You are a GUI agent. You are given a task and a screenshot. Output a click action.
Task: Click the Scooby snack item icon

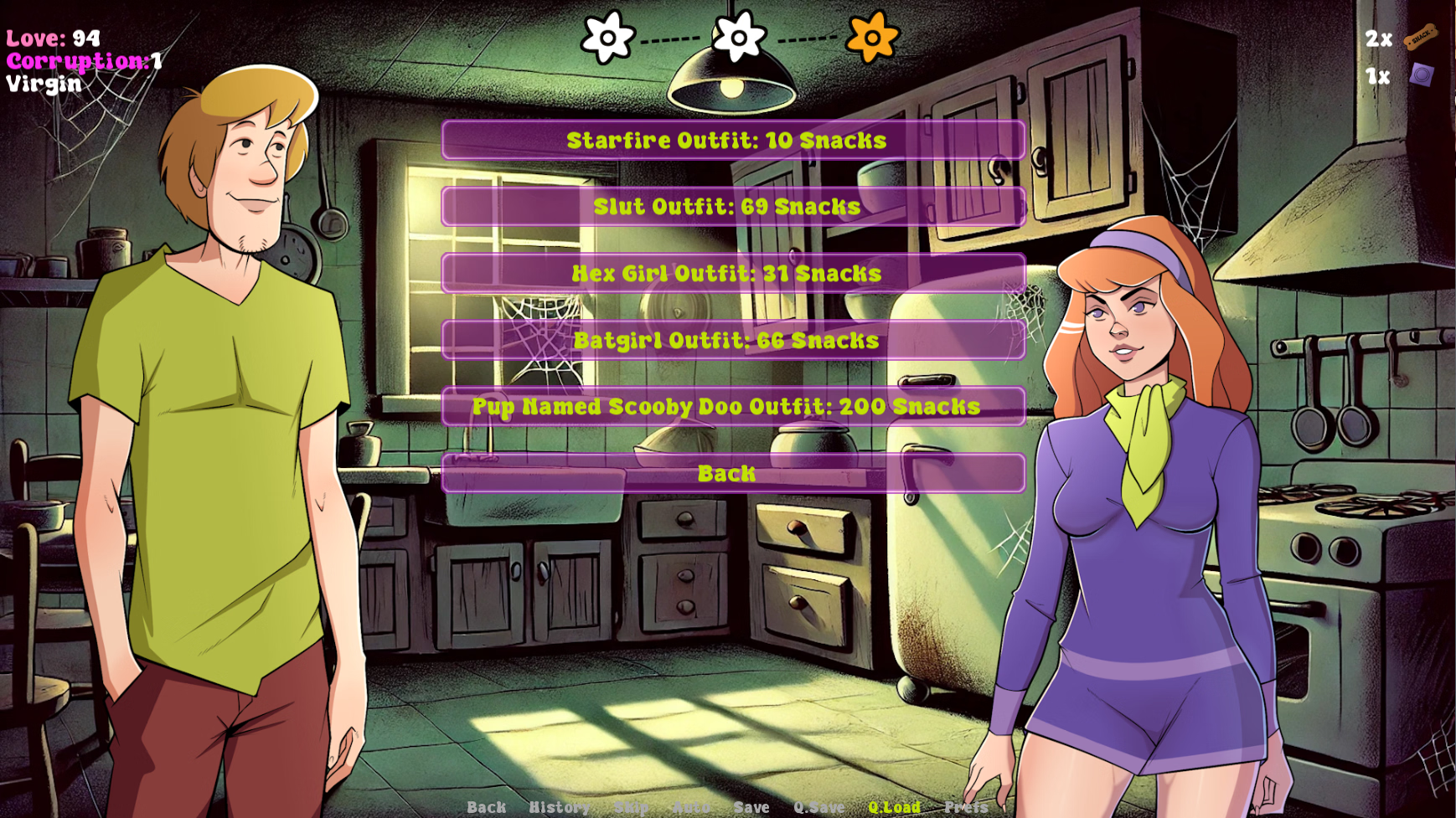click(x=1421, y=37)
